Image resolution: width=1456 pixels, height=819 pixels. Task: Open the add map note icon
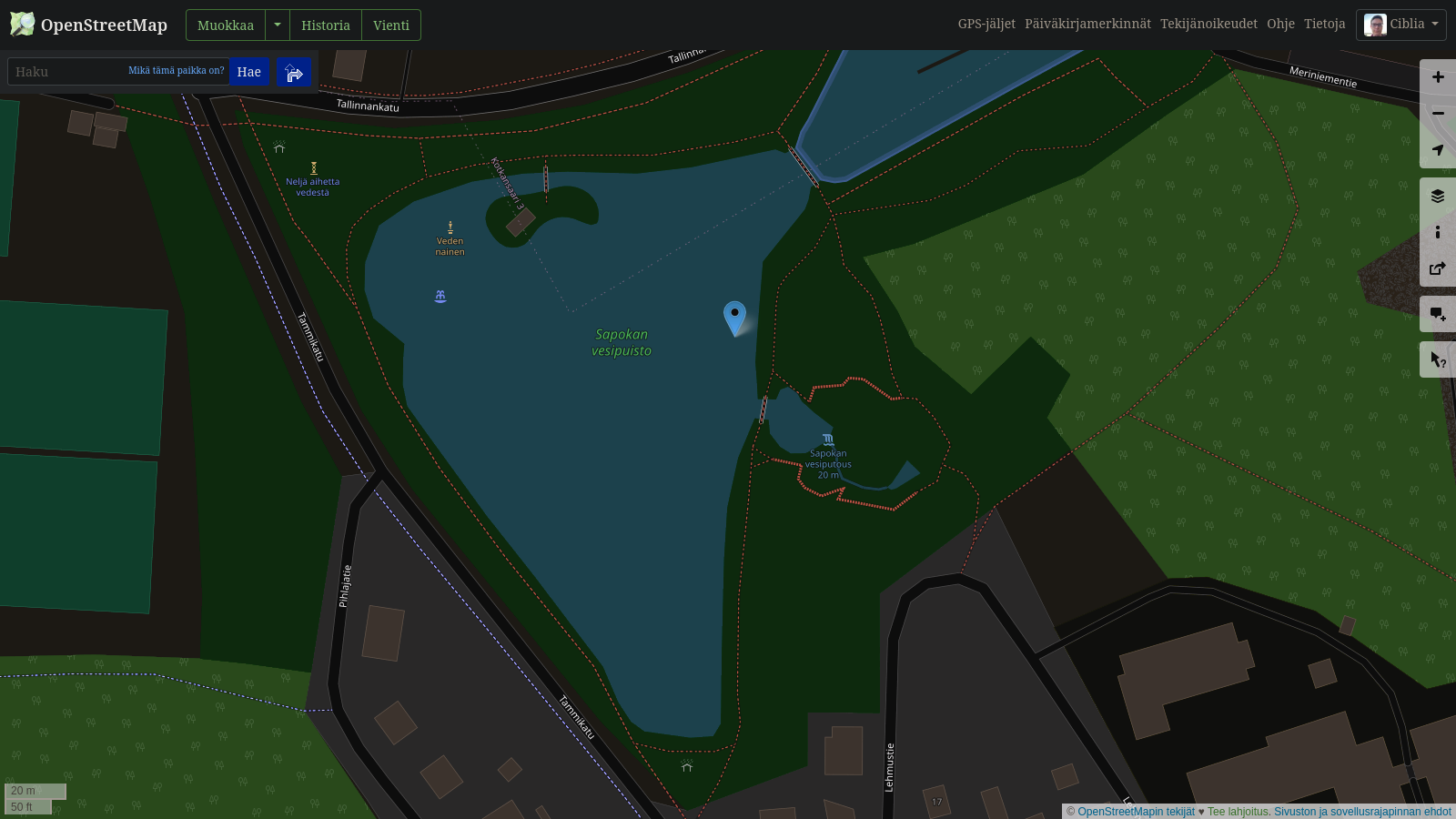pyautogui.click(x=1438, y=313)
